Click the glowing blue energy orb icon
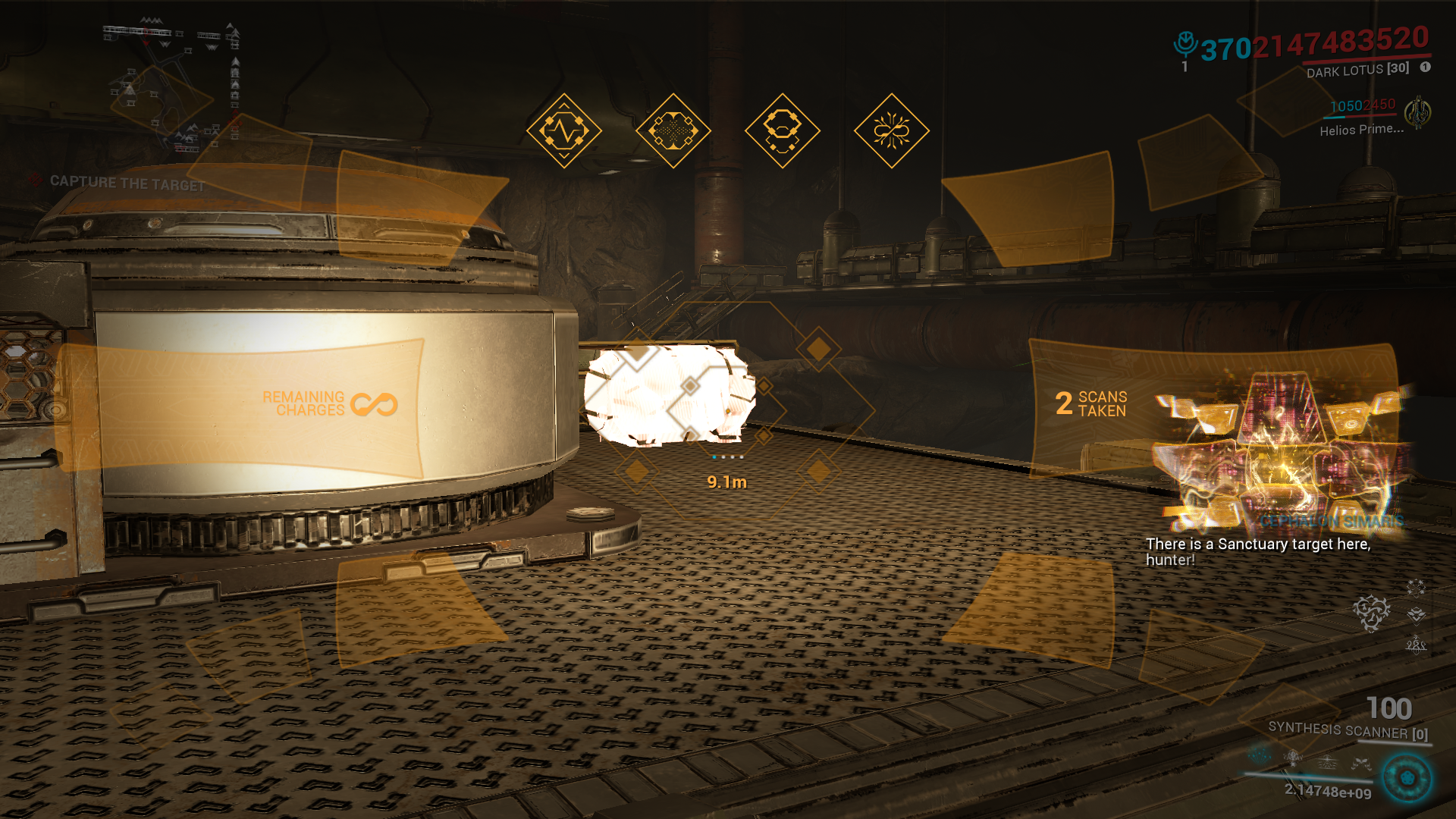The image size is (1456, 819). pos(1407,778)
